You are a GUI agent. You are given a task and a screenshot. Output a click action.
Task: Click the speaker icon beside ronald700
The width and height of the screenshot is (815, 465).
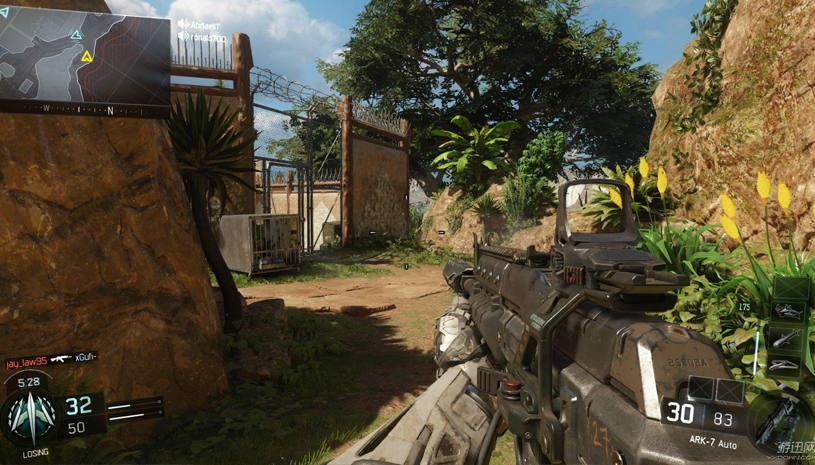pos(183,36)
